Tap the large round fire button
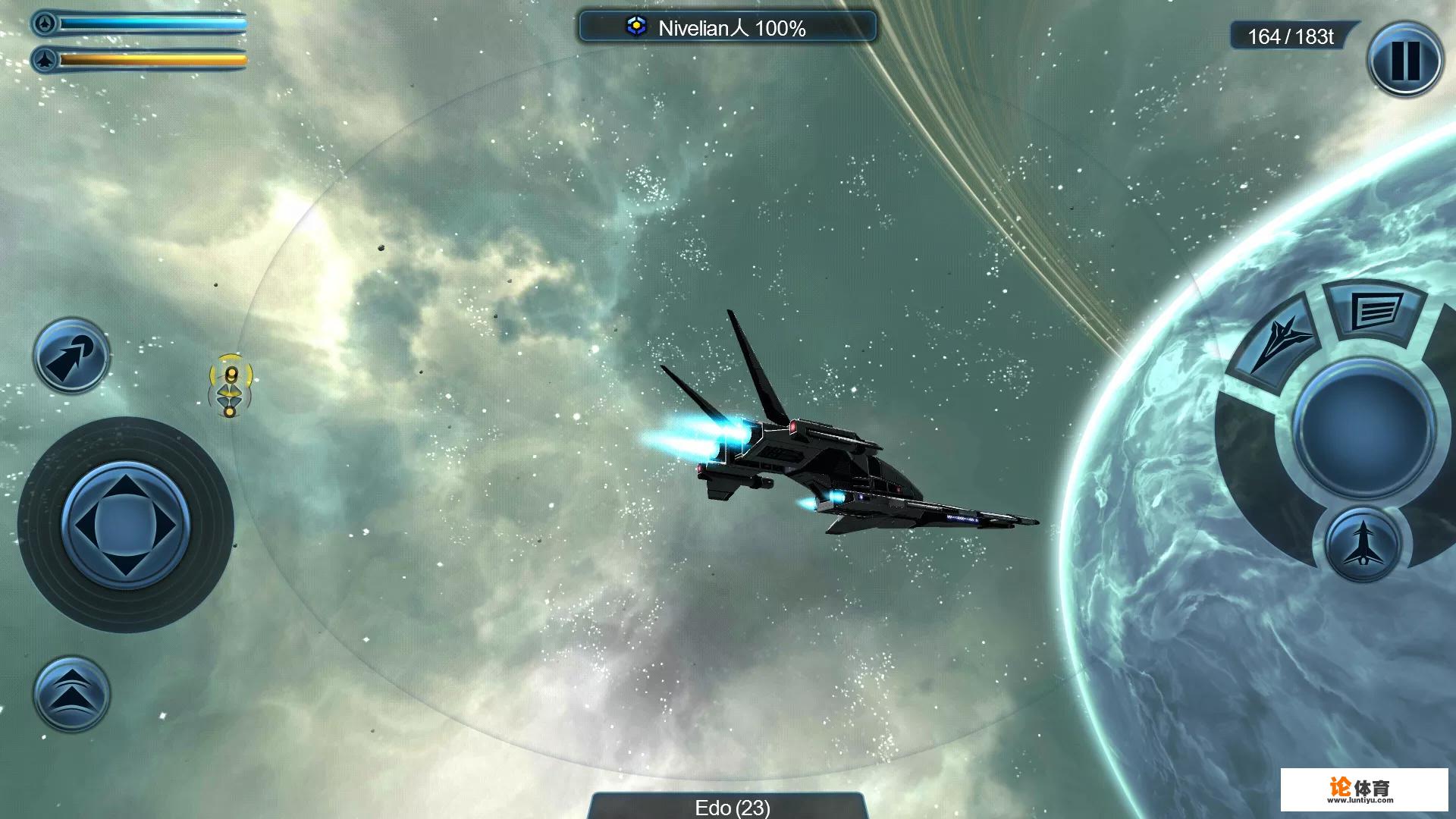This screenshot has width=1456, height=819. click(1363, 428)
